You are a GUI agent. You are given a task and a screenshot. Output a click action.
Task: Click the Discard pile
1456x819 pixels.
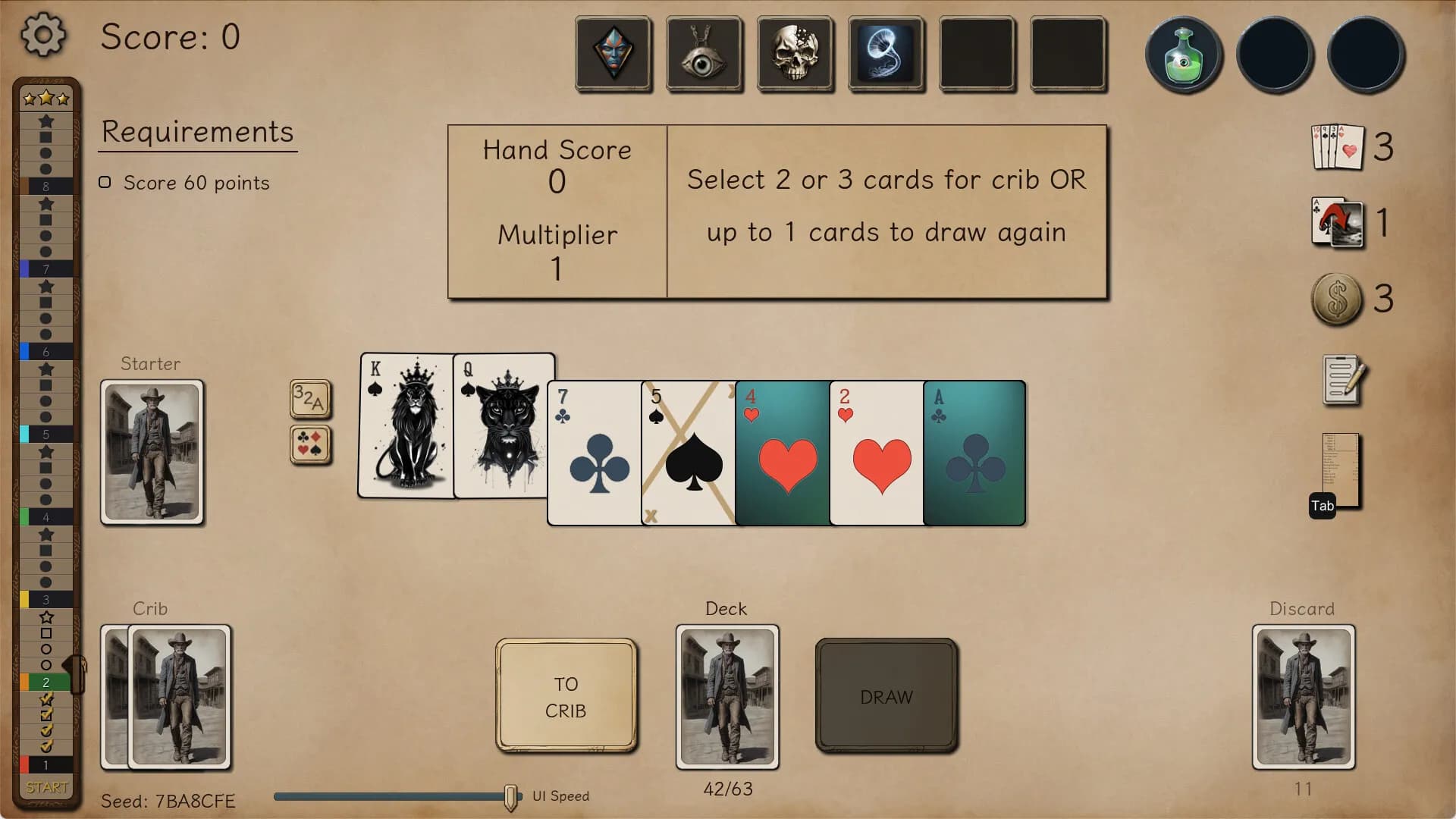point(1303,698)
